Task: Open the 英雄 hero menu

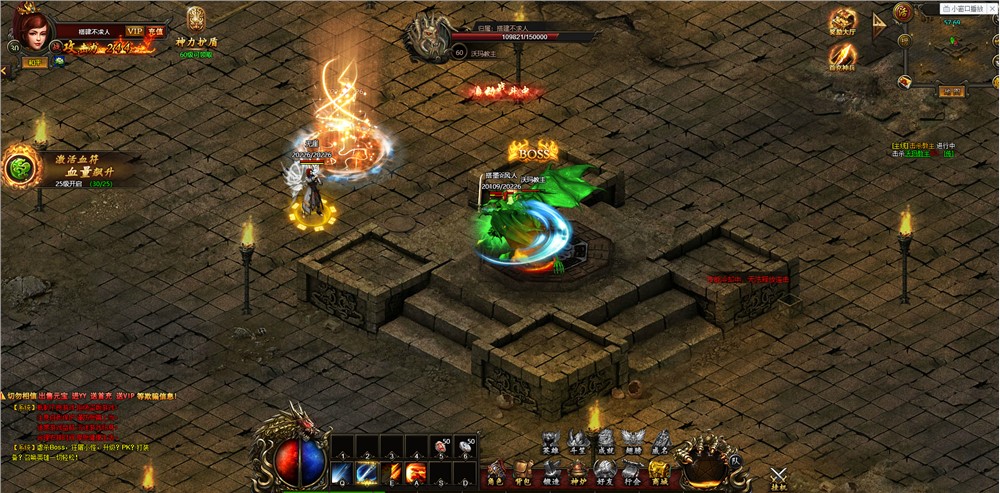Action: click(x=551, y=440)
